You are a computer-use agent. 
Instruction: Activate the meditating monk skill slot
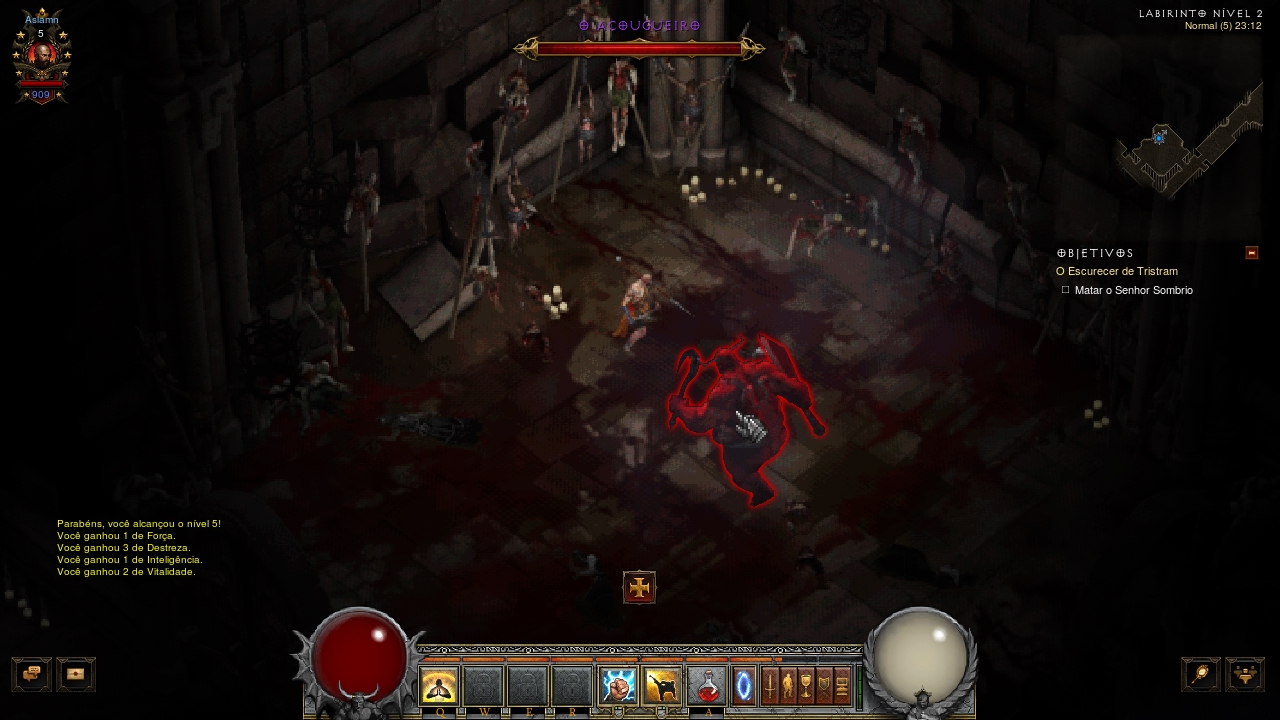[x=439, y=687]
